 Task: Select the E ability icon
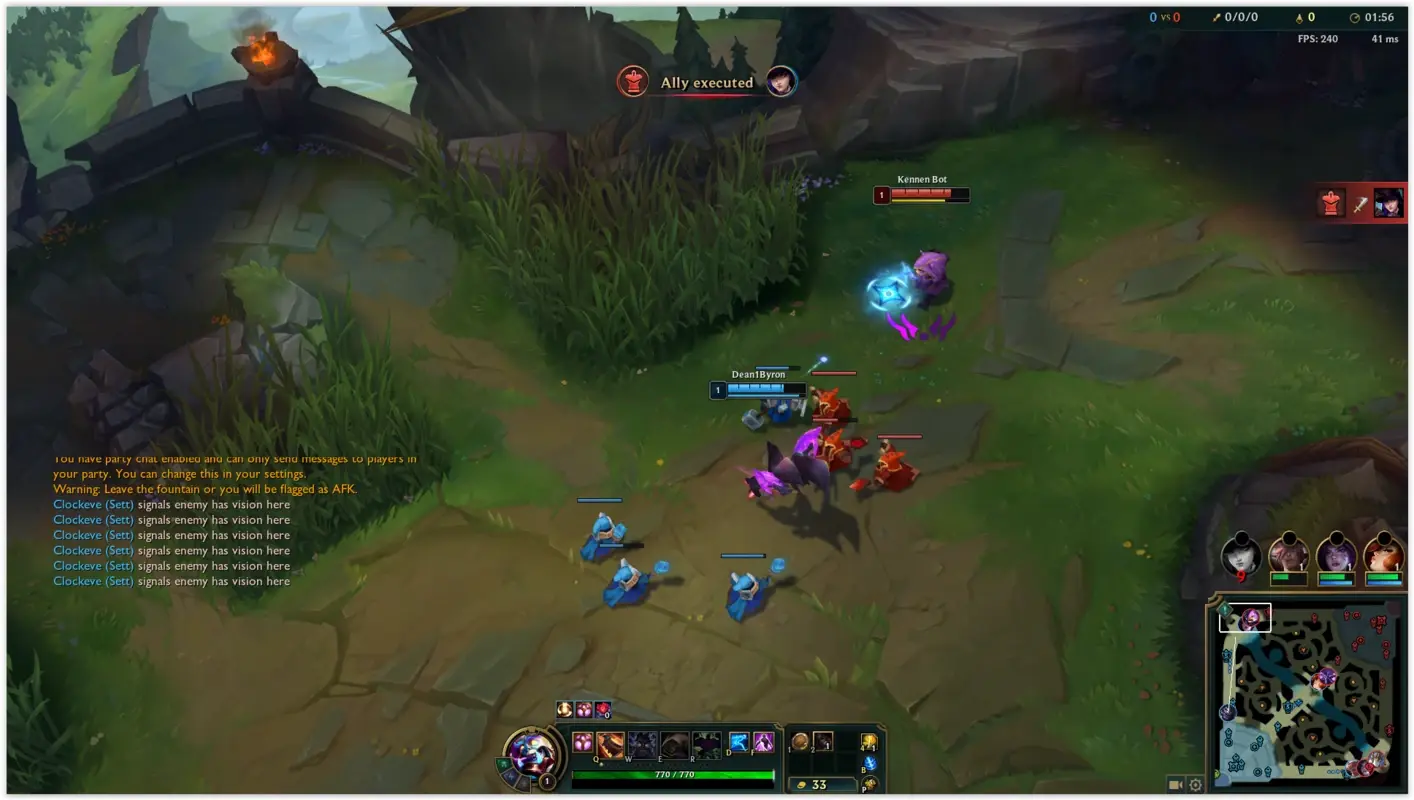coord(674,743)
